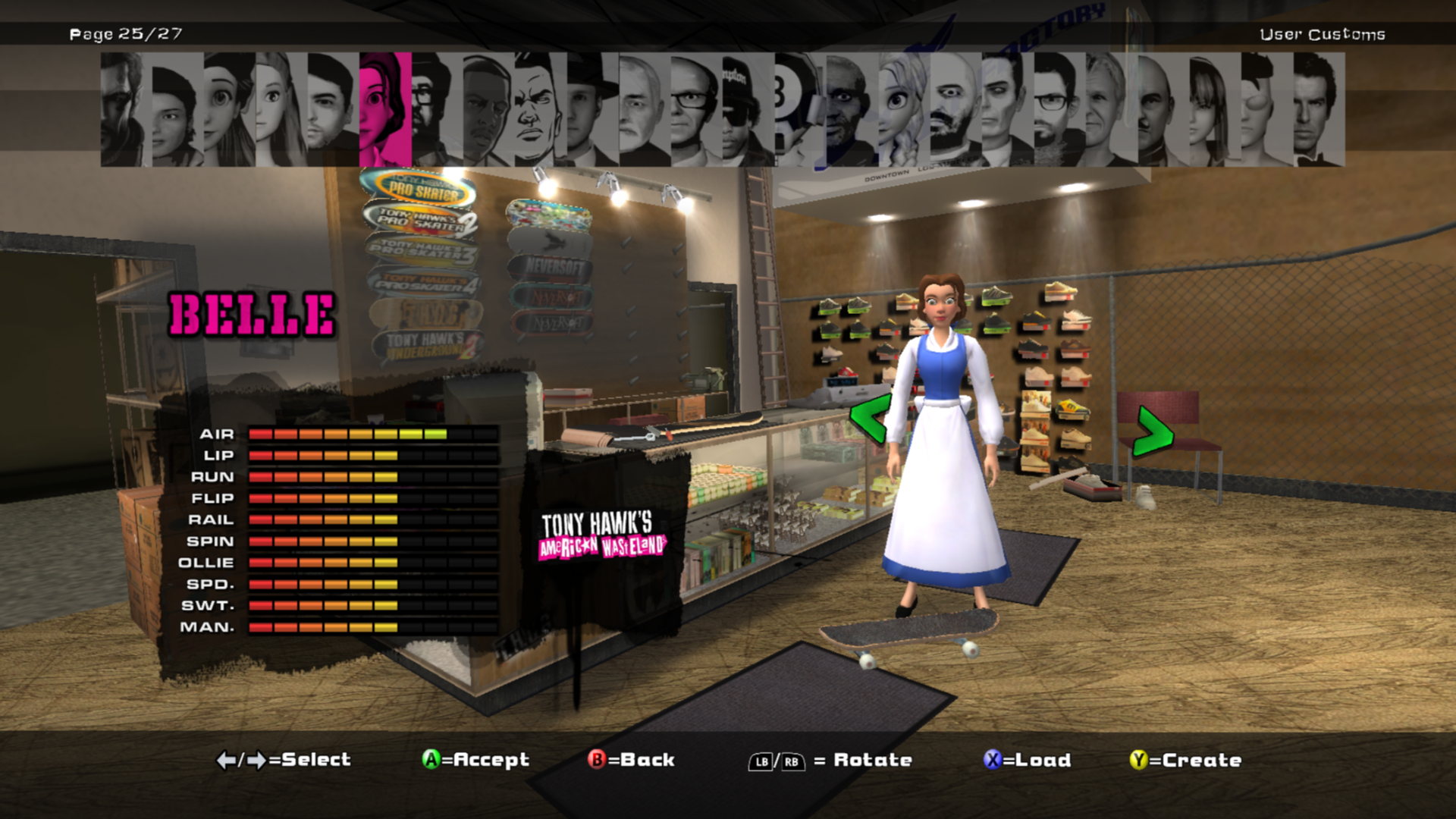Screen dimensions: 1456x819
Task: Select the anime girl with long bangs
Action: click(1213, 109)
